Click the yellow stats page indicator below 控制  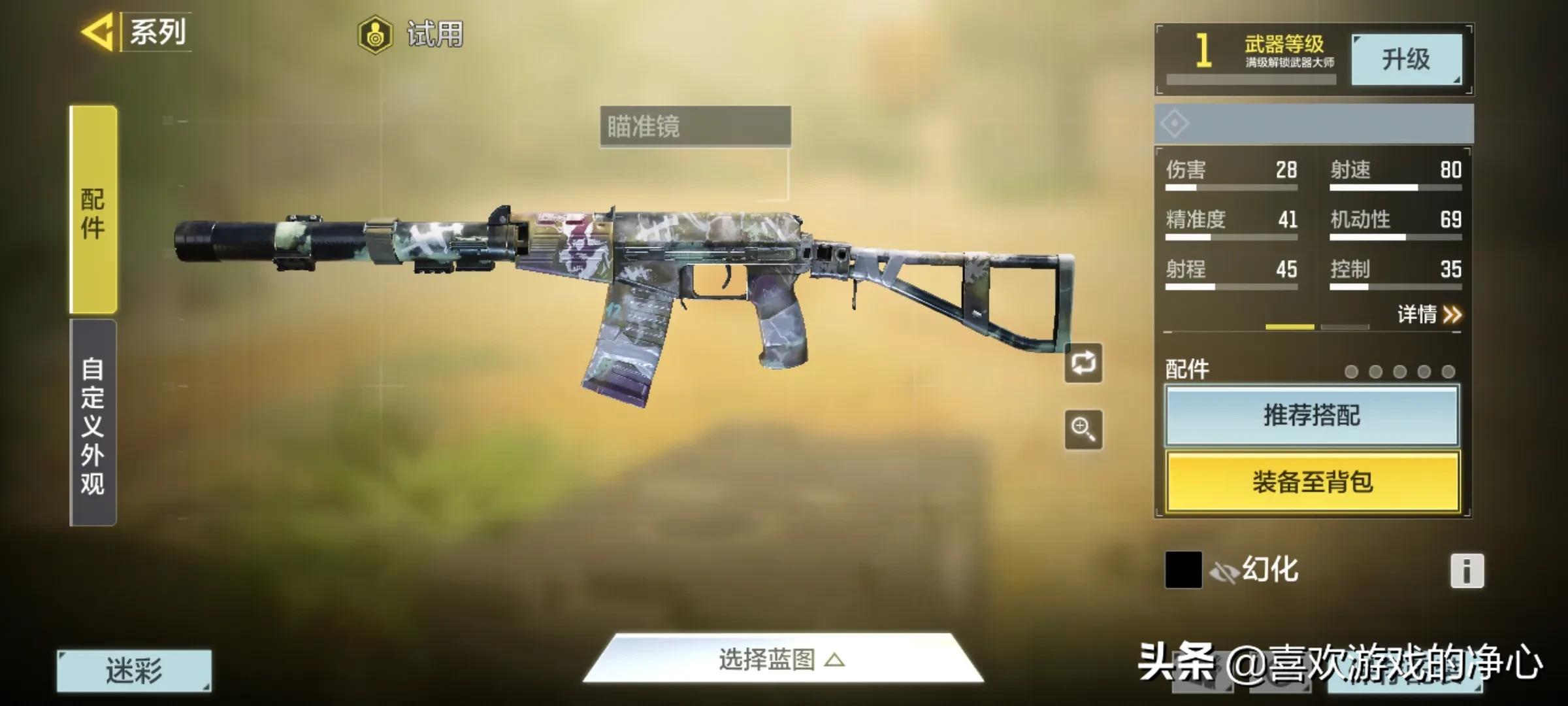pyautogui.click(x=1290, y=326)
